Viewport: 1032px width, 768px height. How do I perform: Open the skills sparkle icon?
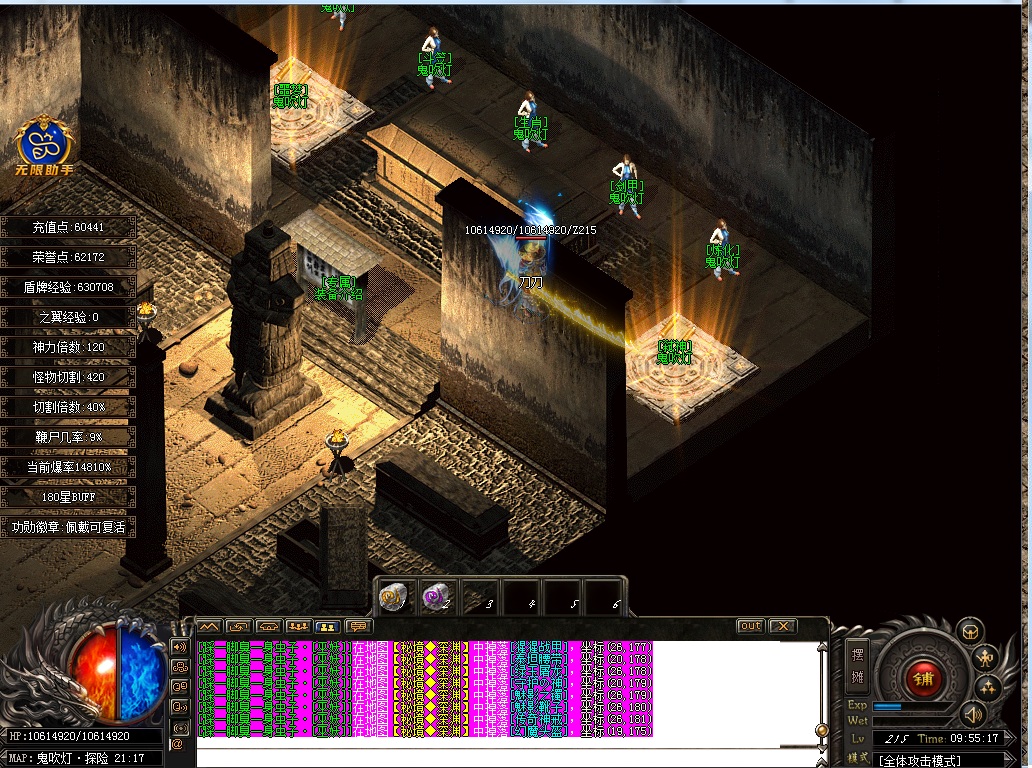pyautogui.click(x=989, y=687)
